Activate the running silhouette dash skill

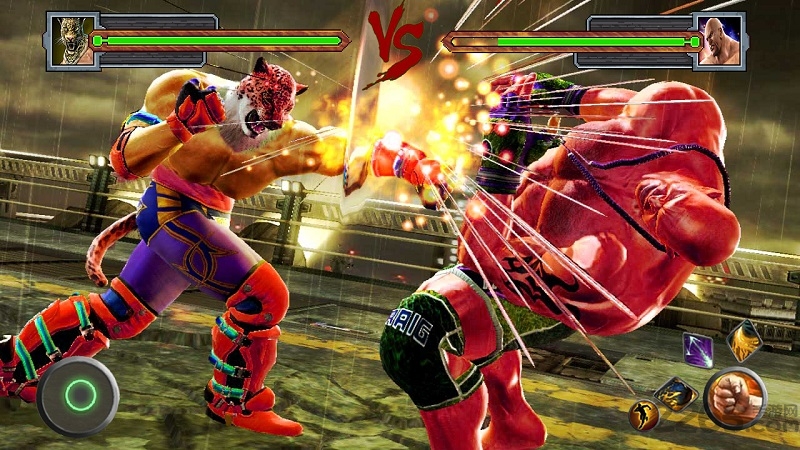coord(644,414)
